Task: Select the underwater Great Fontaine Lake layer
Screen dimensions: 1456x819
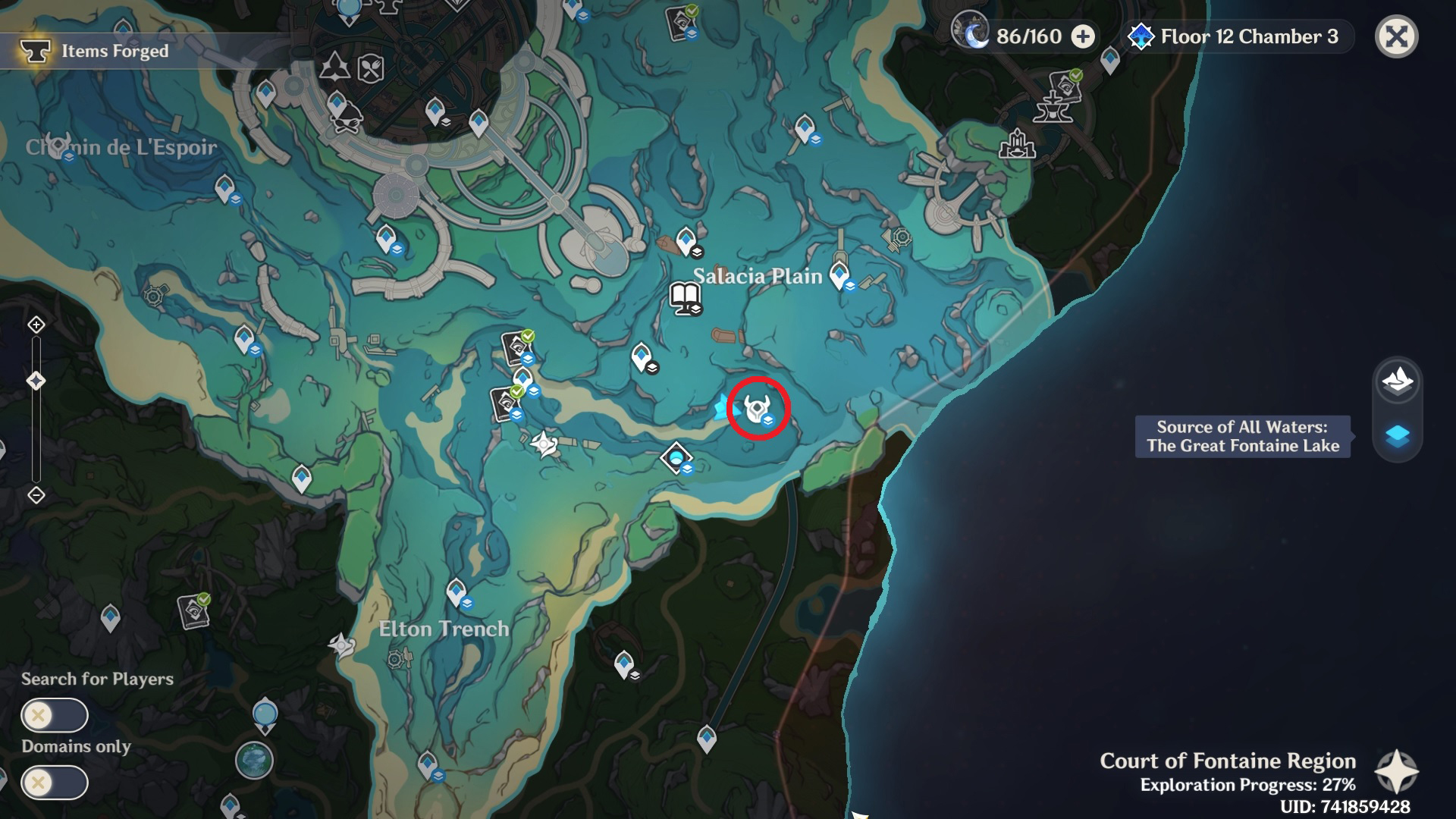Action: coord(1397,436)
